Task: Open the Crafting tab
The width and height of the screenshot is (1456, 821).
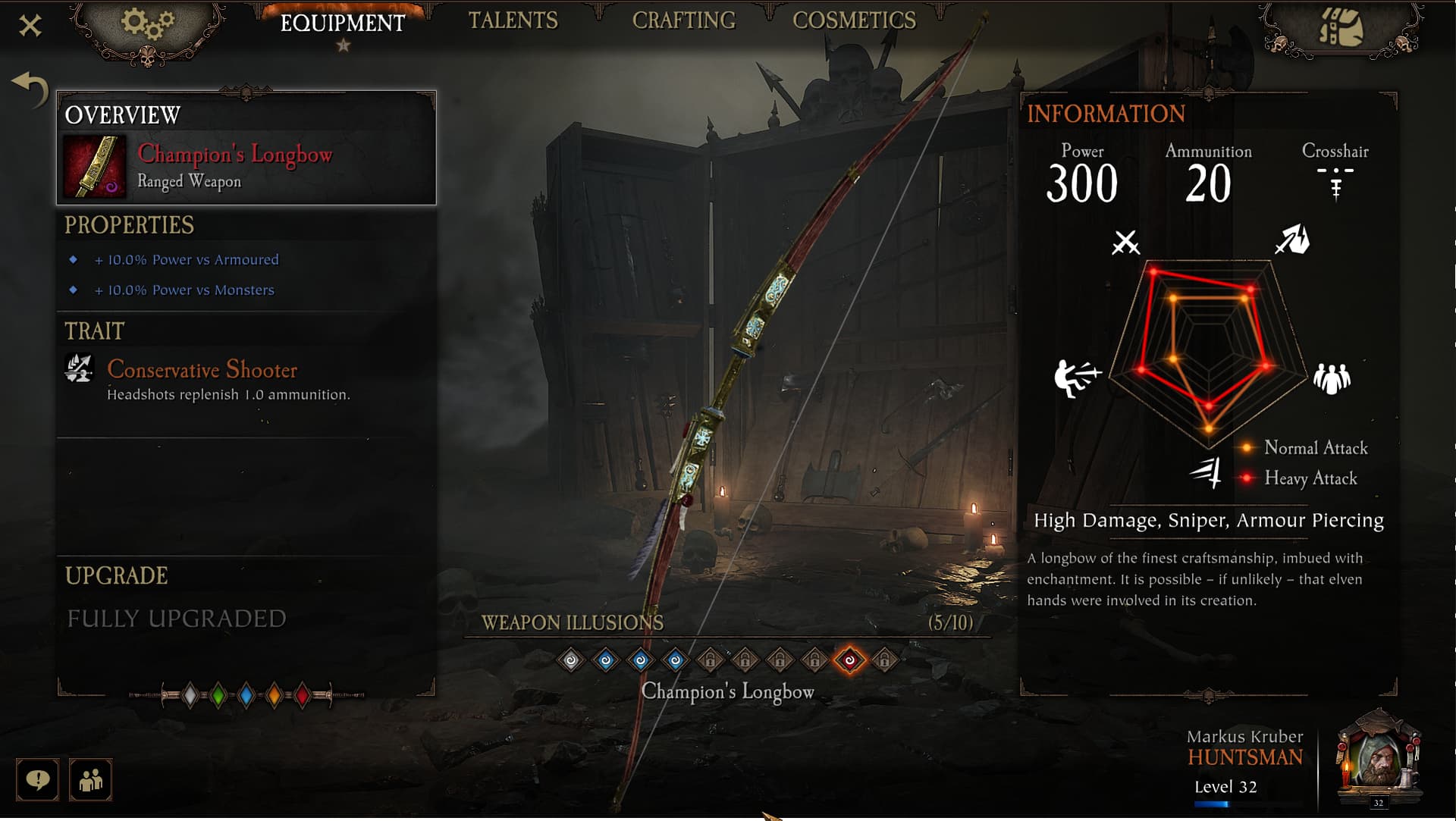Action: (x=683, y=20)
